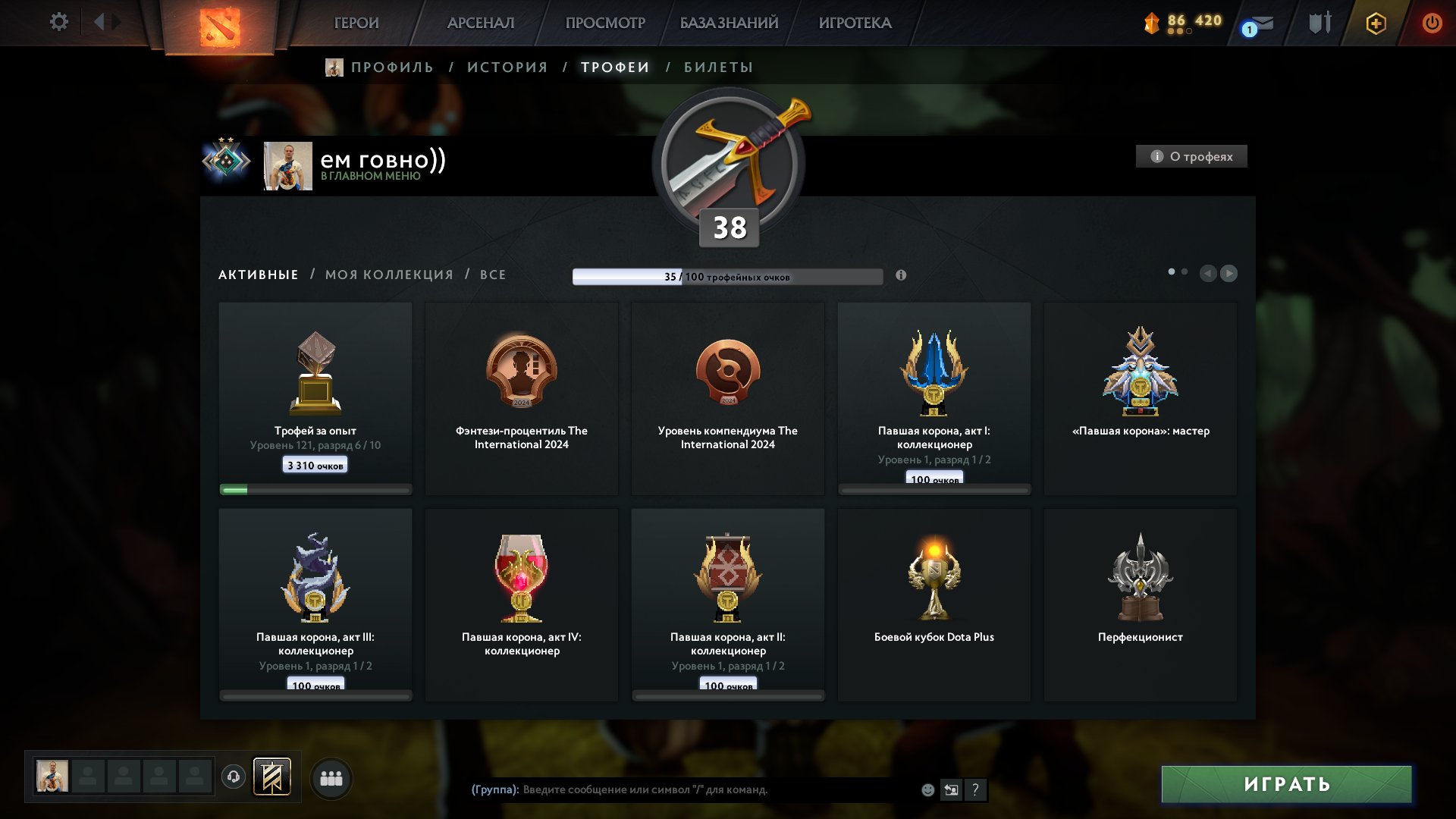Go to the Арсенал section
This screenshot has width=1456, height=819.
point(481,23)
